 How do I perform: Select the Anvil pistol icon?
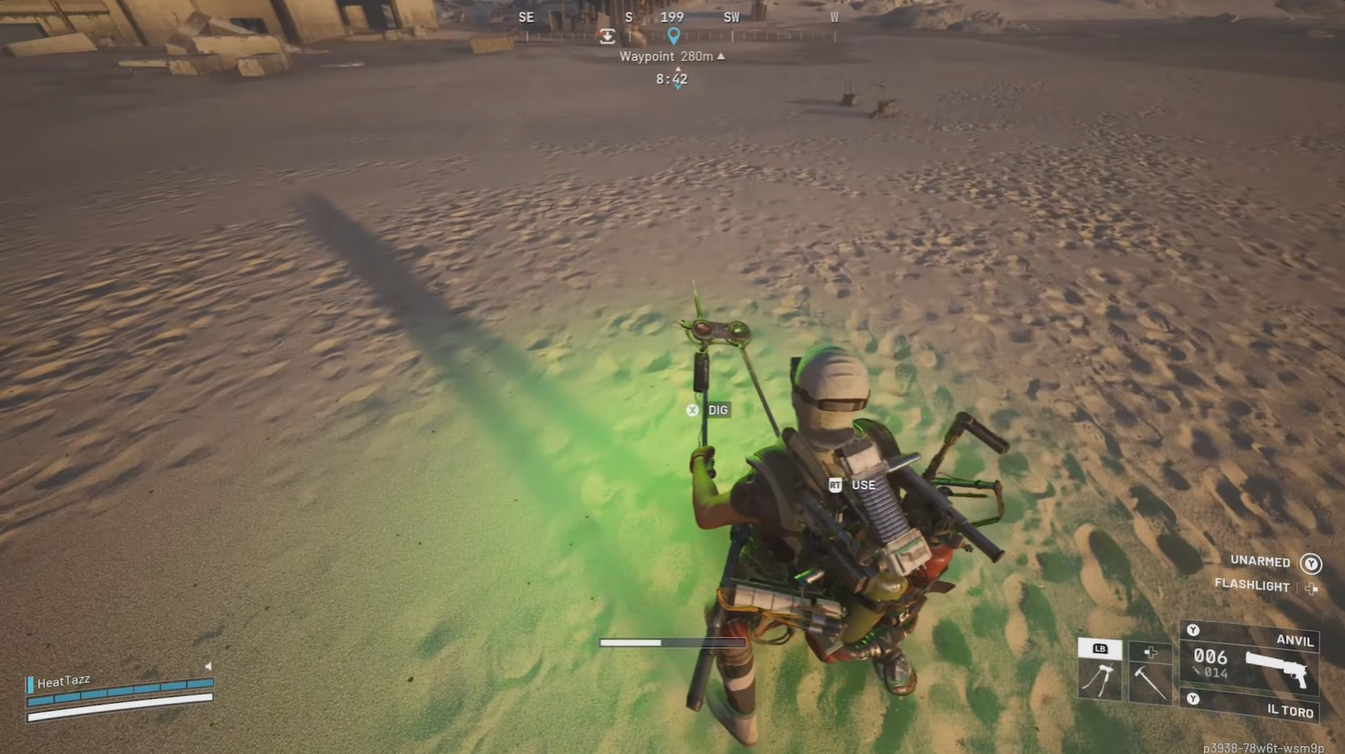point(1277,669)
